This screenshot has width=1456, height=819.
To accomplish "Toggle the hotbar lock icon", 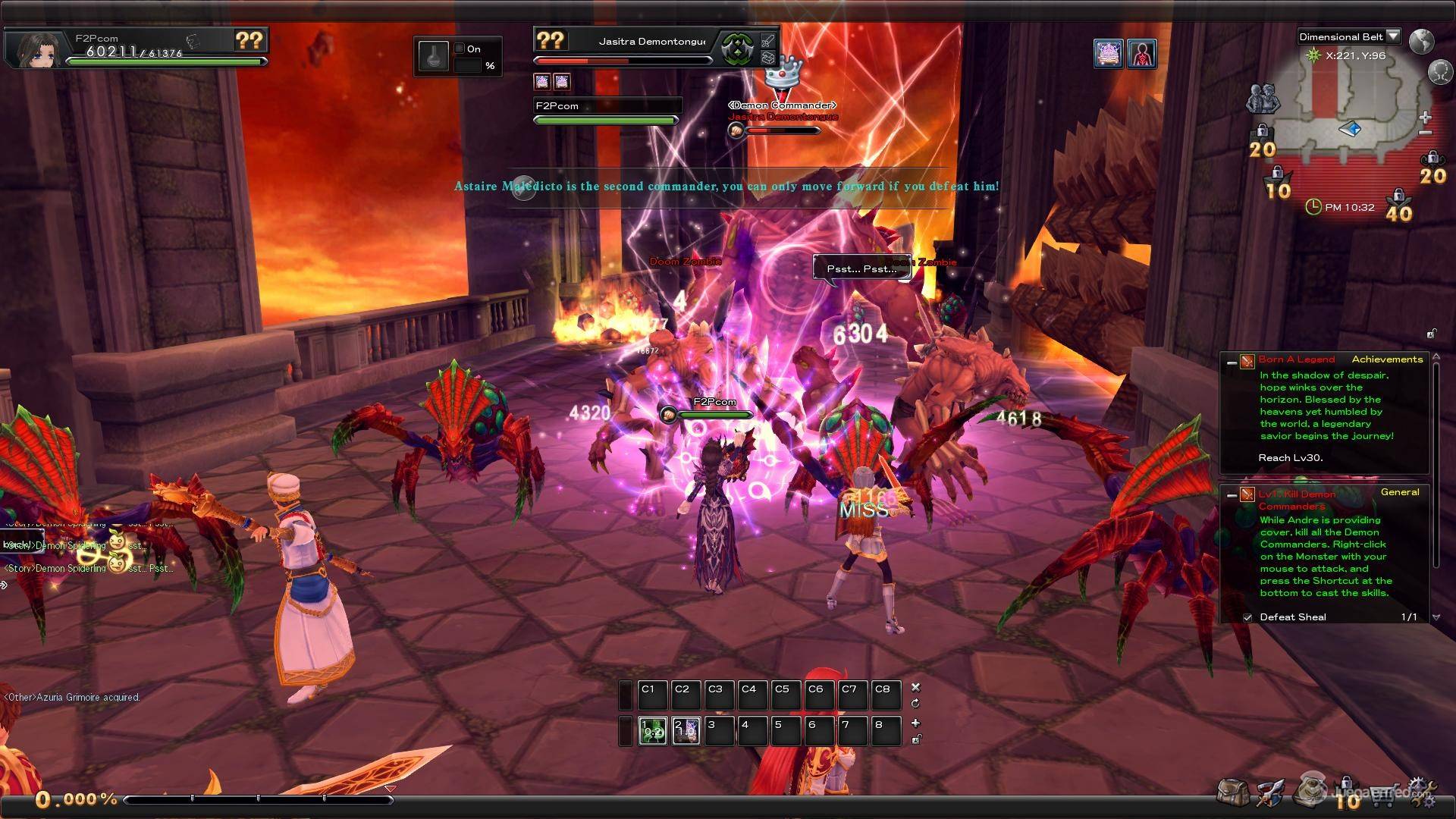I will coord(915,739).
